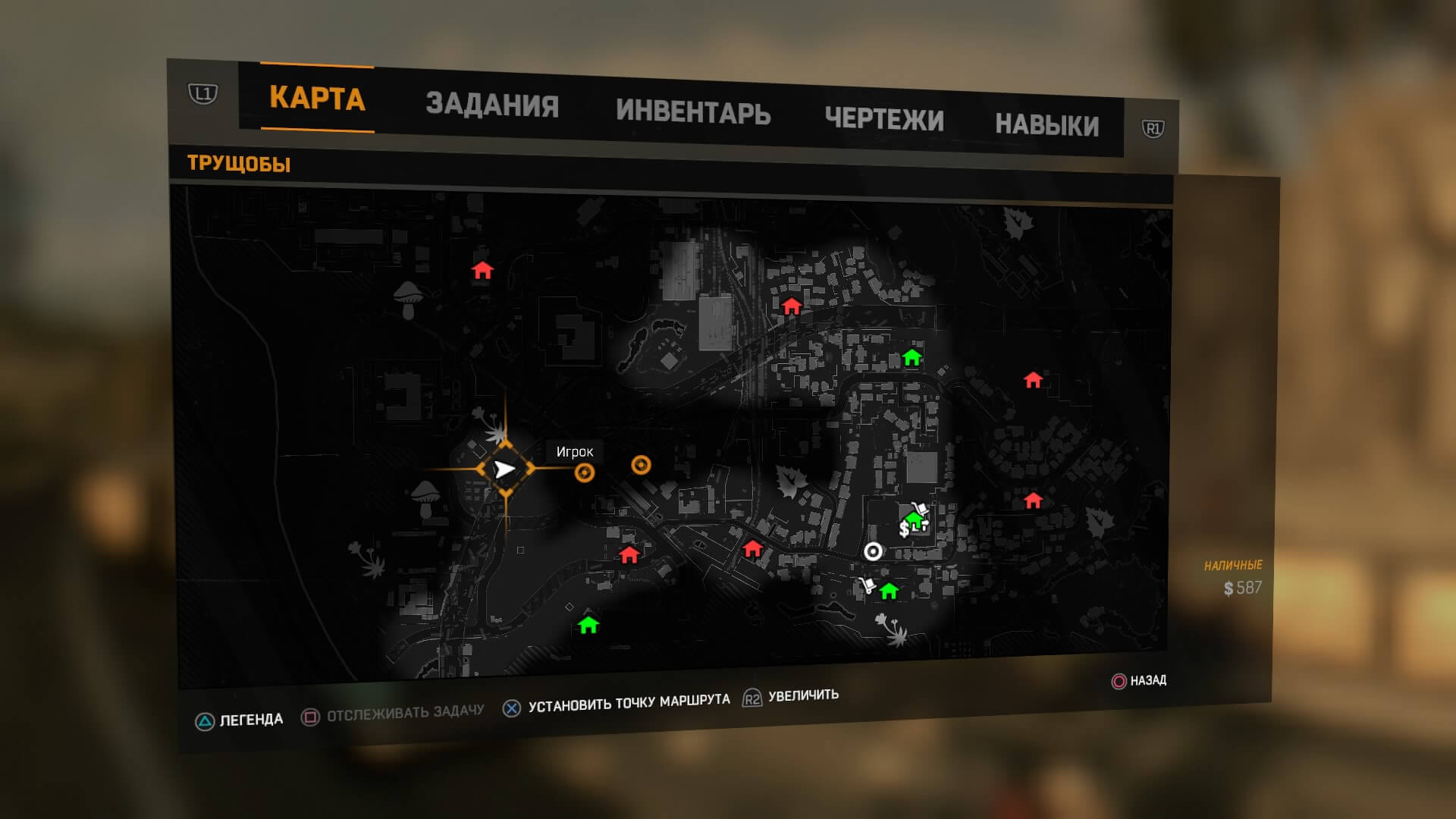Click НАЗАД to go back
The image size is (1456, 819).
coord(1147,682)
